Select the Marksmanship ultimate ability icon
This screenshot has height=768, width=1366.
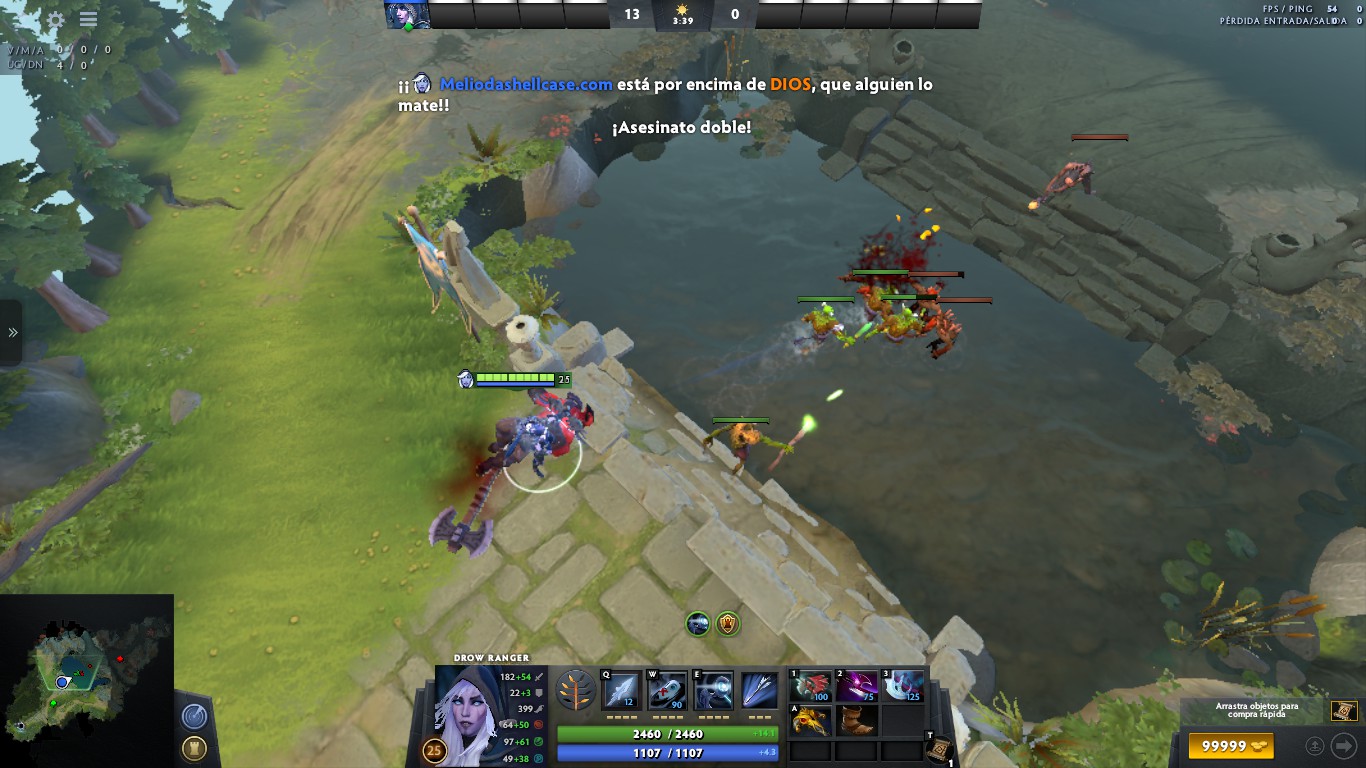(x=760, y=690)
